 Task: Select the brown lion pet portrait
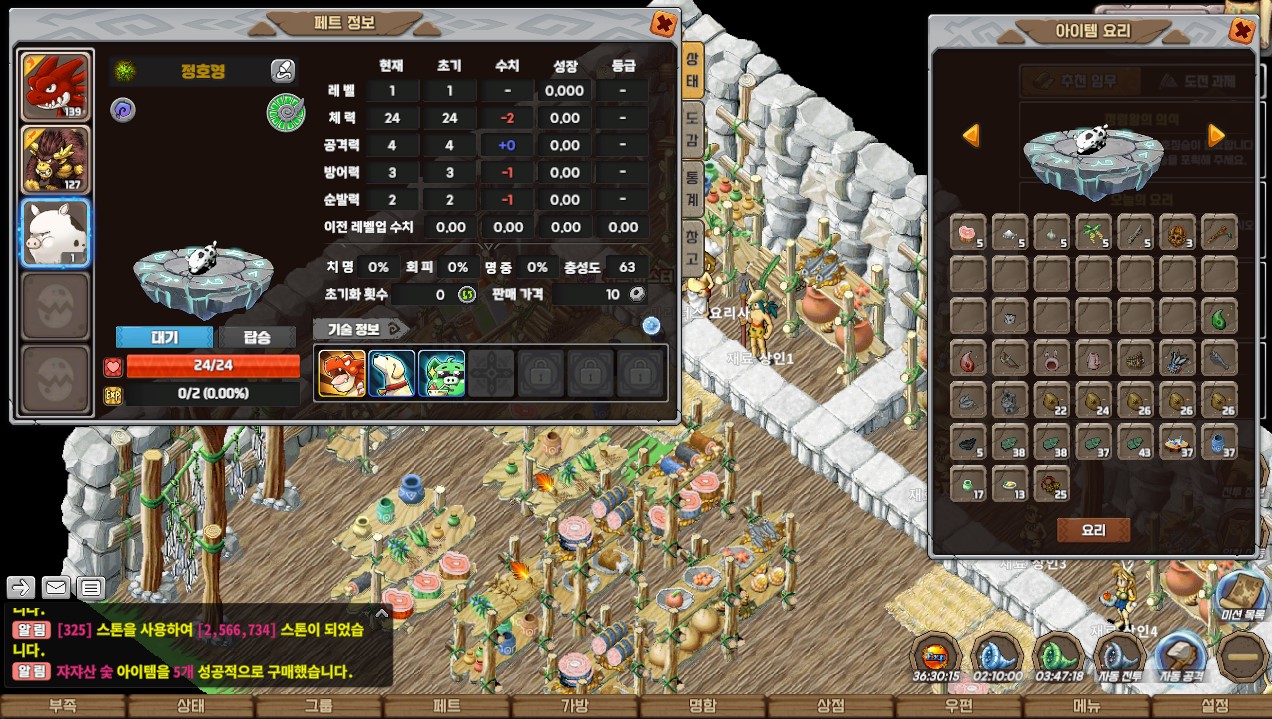click(x=56, y=159)
